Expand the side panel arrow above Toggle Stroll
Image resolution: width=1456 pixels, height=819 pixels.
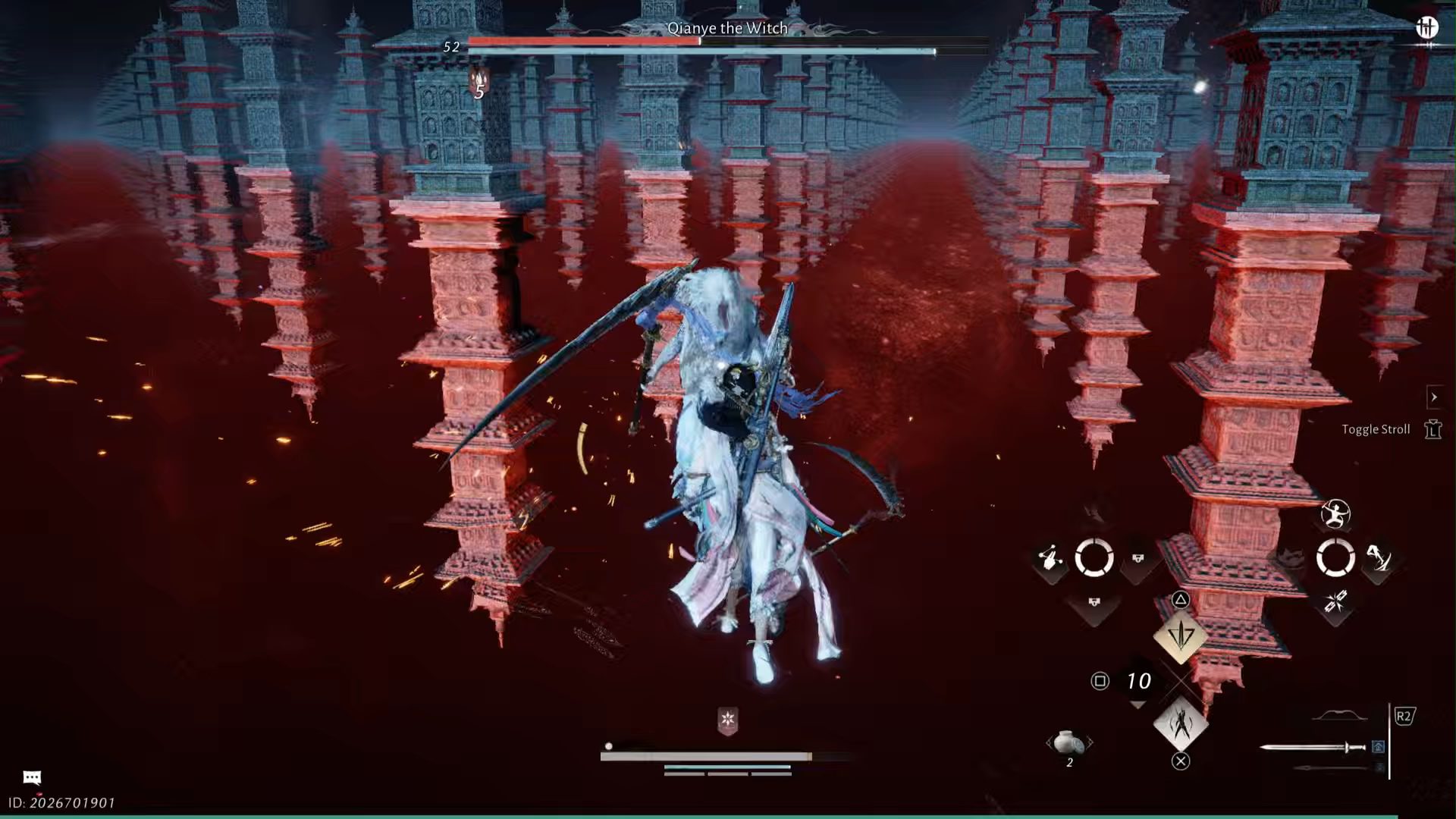[1433, 397]
